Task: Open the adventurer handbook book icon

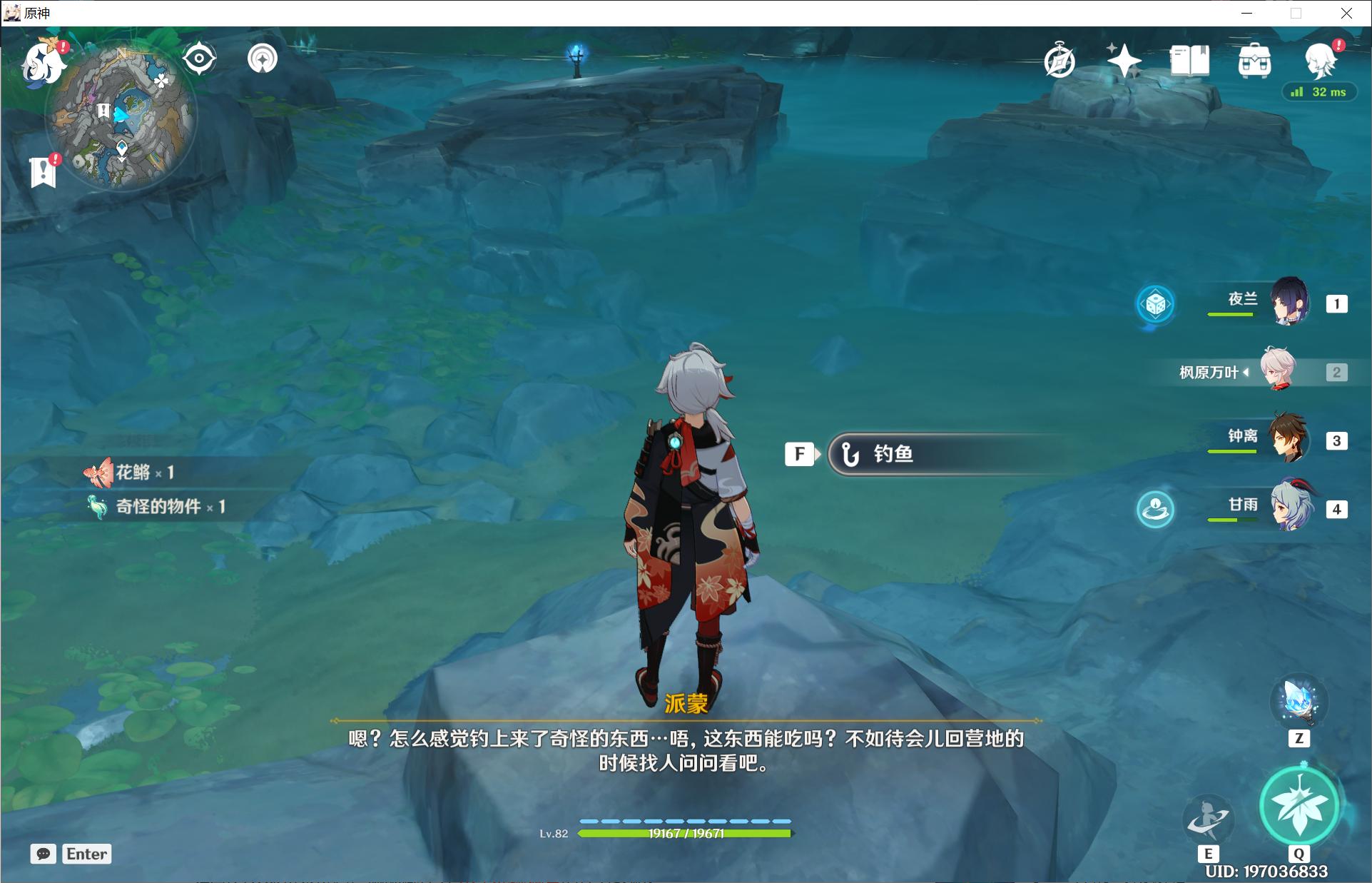Action: (1189, 61)
